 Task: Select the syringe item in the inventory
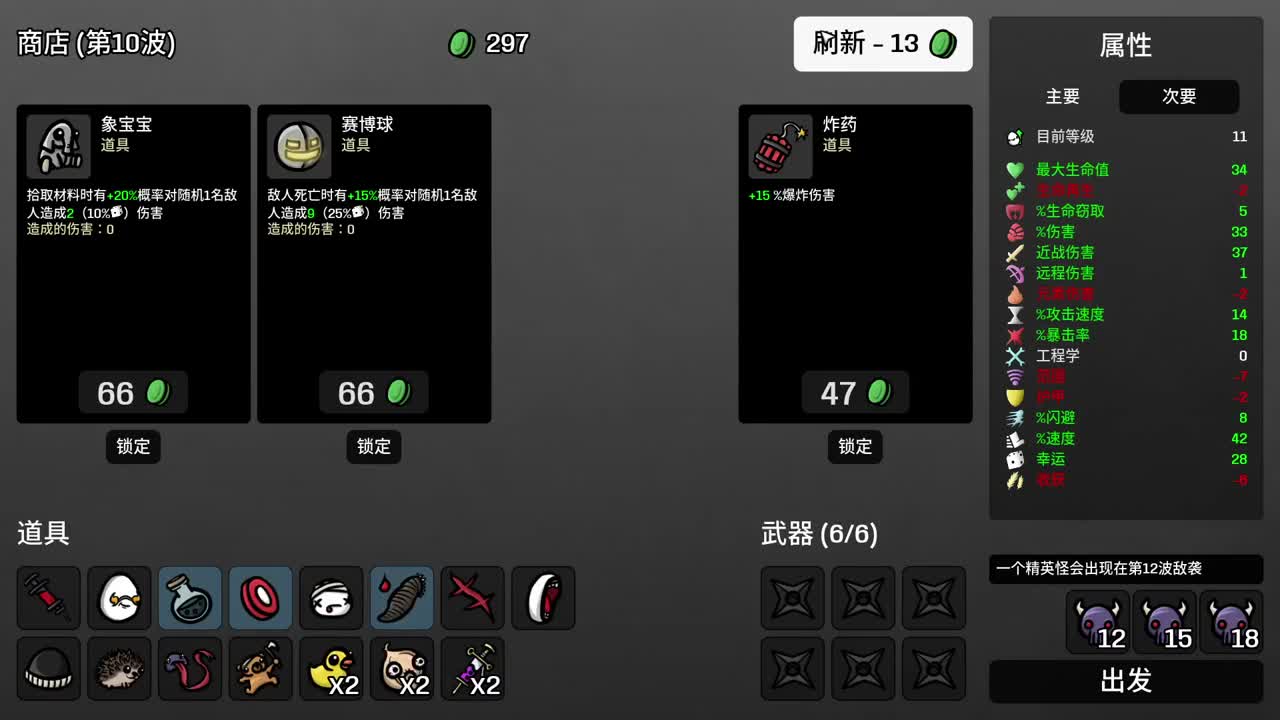[48, 598]
